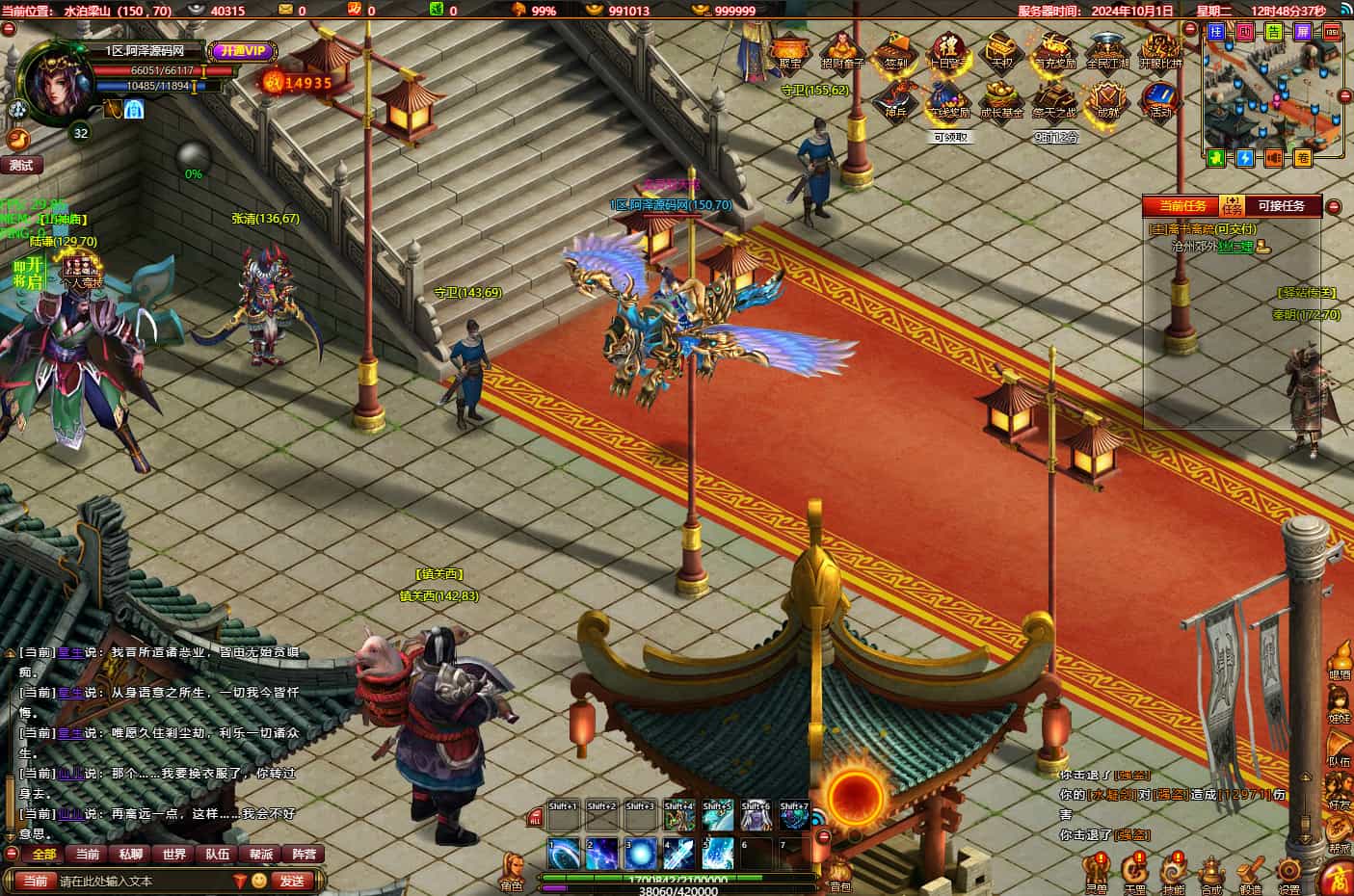
Task: Open the 背包 bag inventory
Action: click(839, 869)
